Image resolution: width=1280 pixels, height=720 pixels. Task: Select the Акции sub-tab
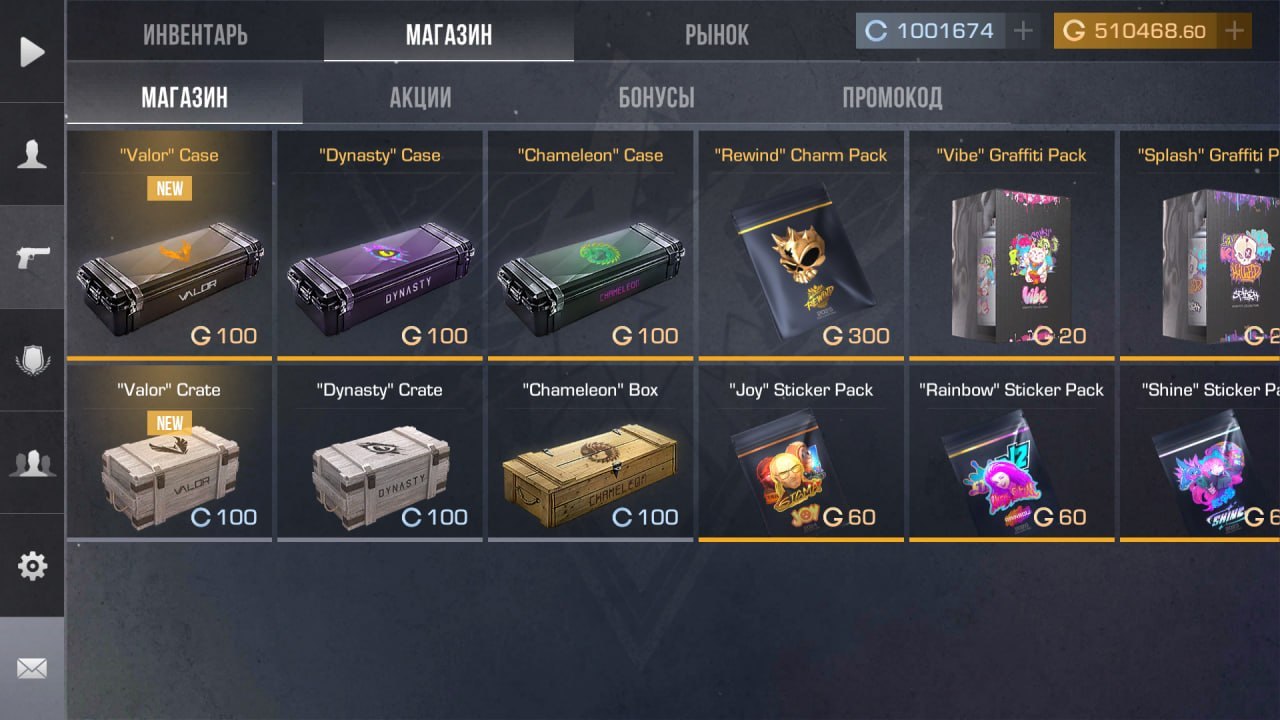click(x=420, y=97)
